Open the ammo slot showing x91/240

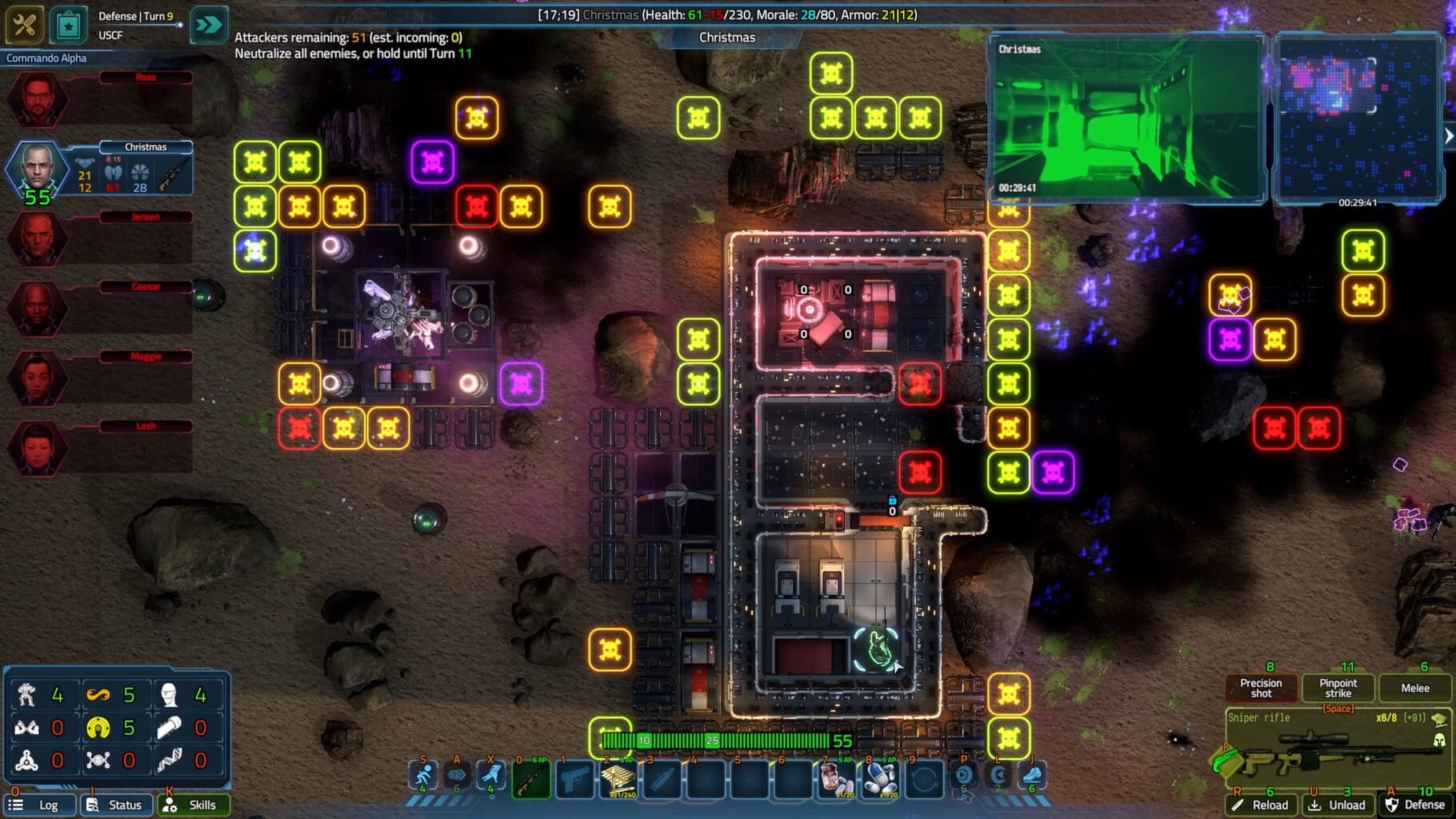617,779
